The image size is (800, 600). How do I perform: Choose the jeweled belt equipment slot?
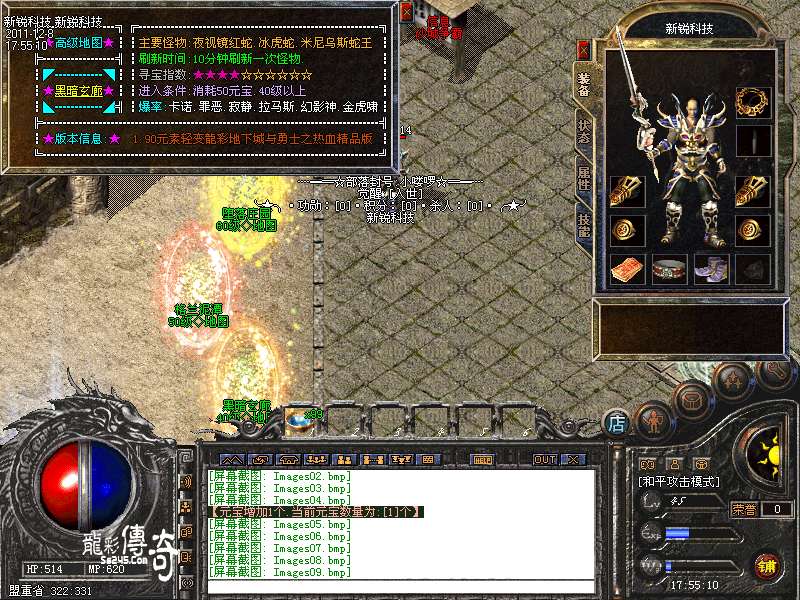point(669,269)
